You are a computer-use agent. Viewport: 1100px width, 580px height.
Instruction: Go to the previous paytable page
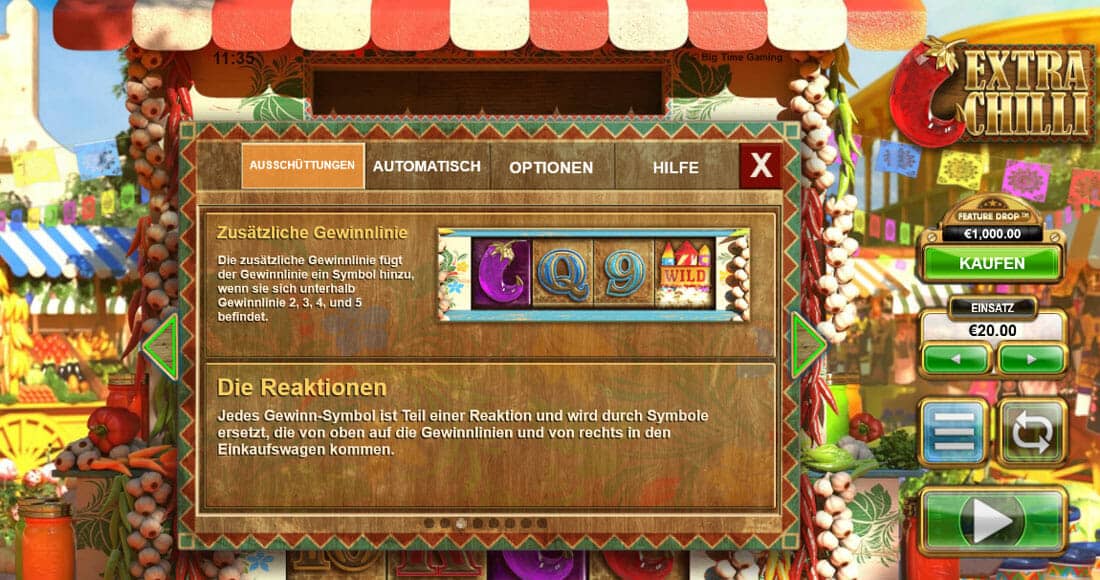(x=160, y=346)
